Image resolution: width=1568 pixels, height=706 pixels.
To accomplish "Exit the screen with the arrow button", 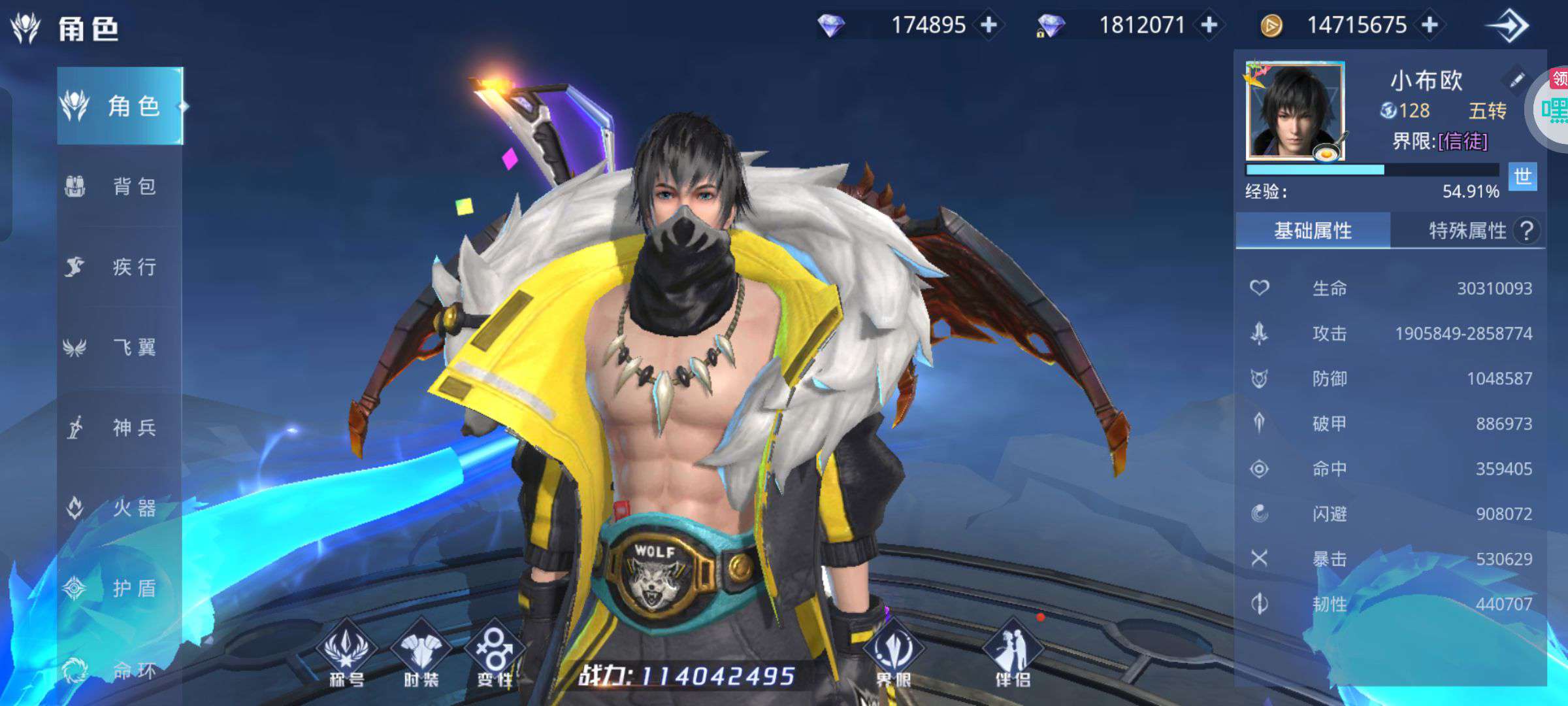I will coord(1508,26).
